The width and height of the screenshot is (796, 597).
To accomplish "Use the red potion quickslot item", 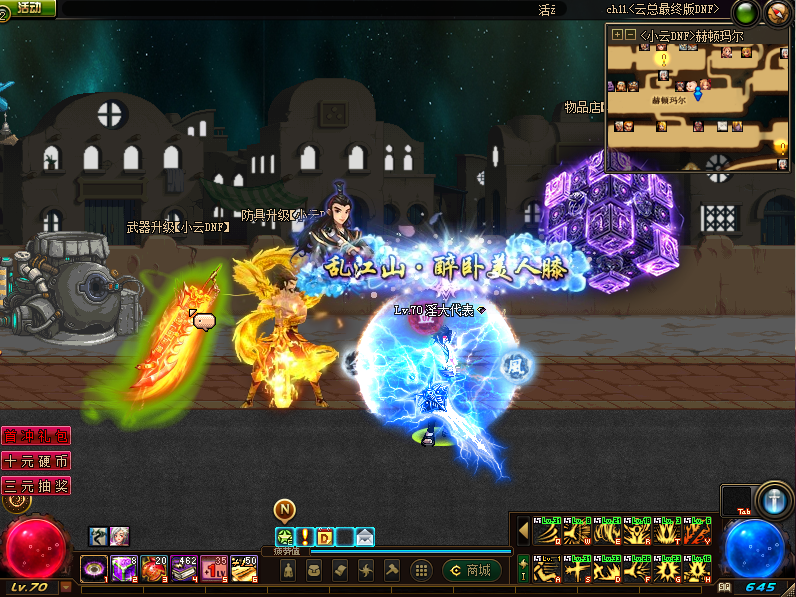I will 154,569.
